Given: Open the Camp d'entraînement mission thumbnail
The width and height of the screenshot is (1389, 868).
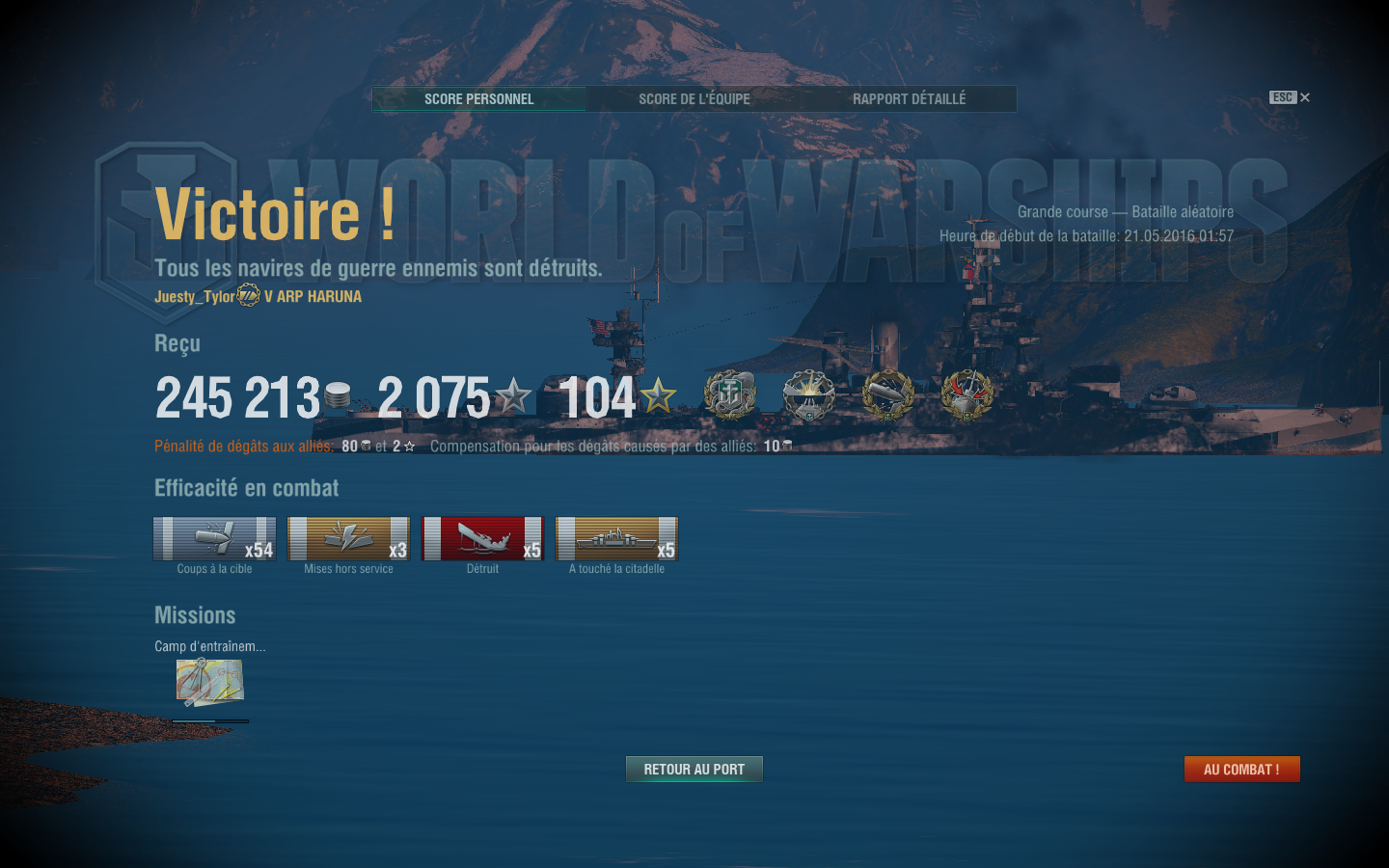Looking at the screenshot, I should pyautogui.click(x=209, y=683).
